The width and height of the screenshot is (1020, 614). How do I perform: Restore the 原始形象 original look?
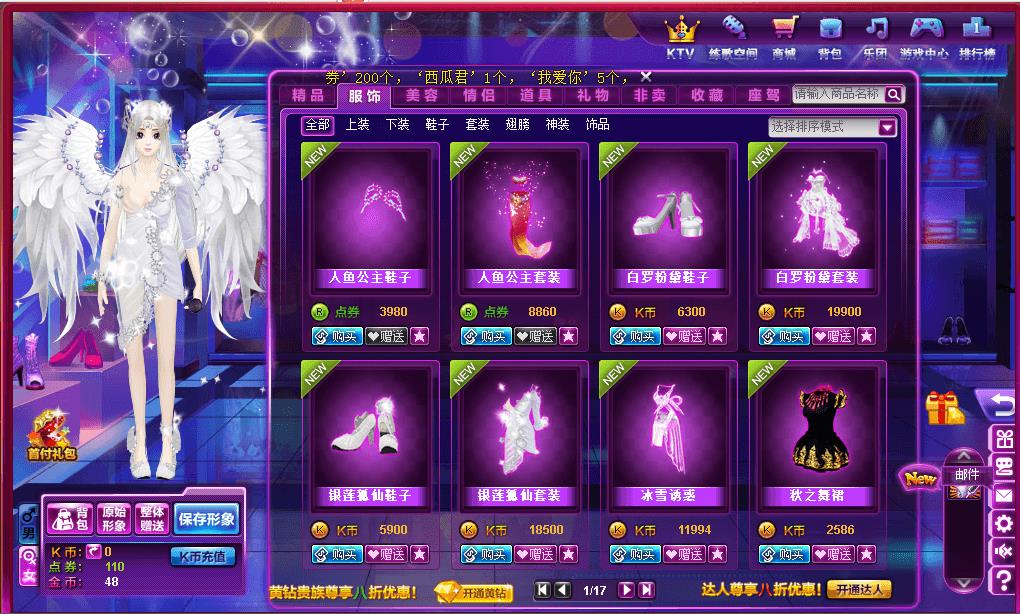pyautogui.click(x=116, y=519)
